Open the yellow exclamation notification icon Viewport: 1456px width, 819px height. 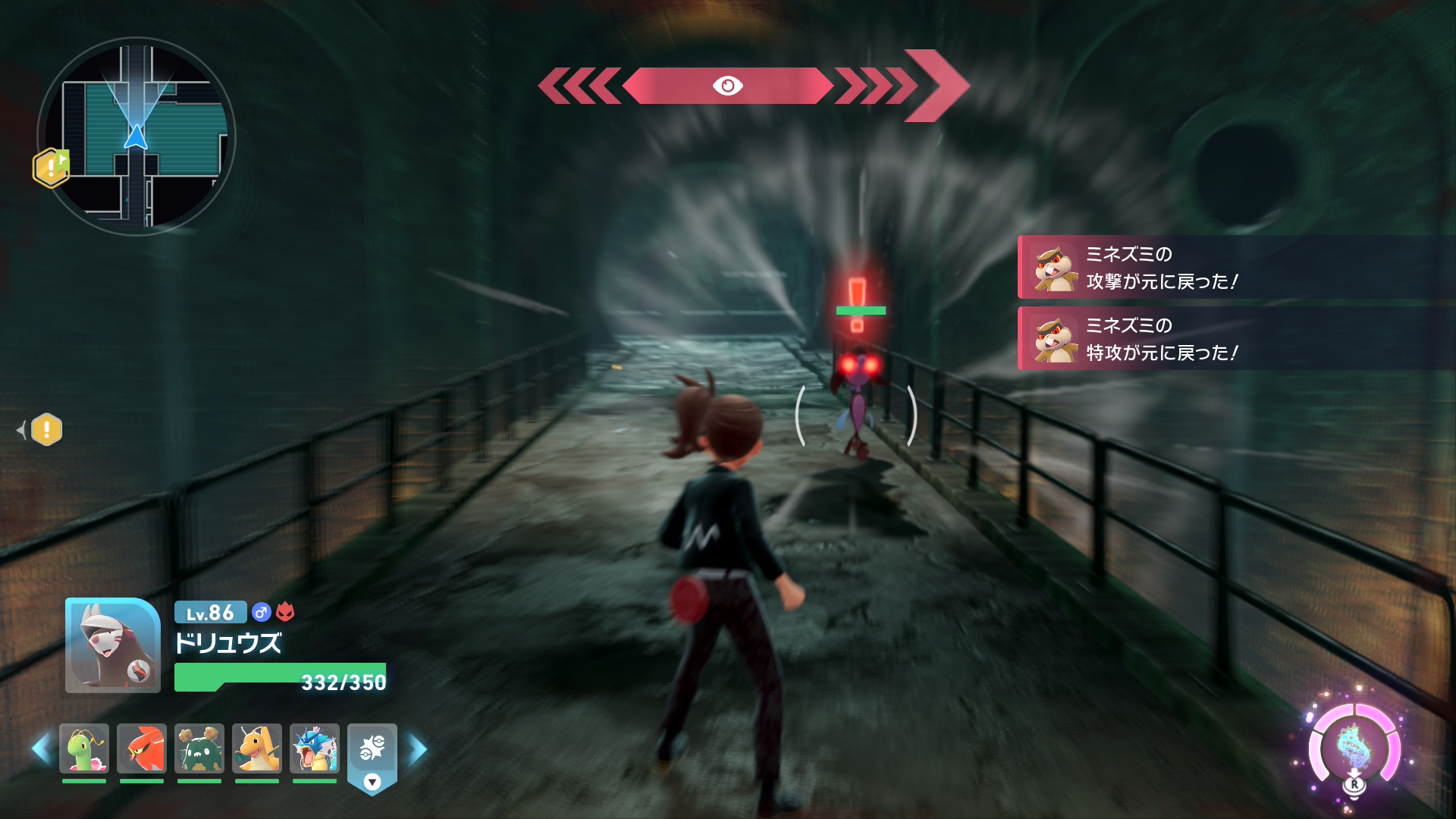46,430
